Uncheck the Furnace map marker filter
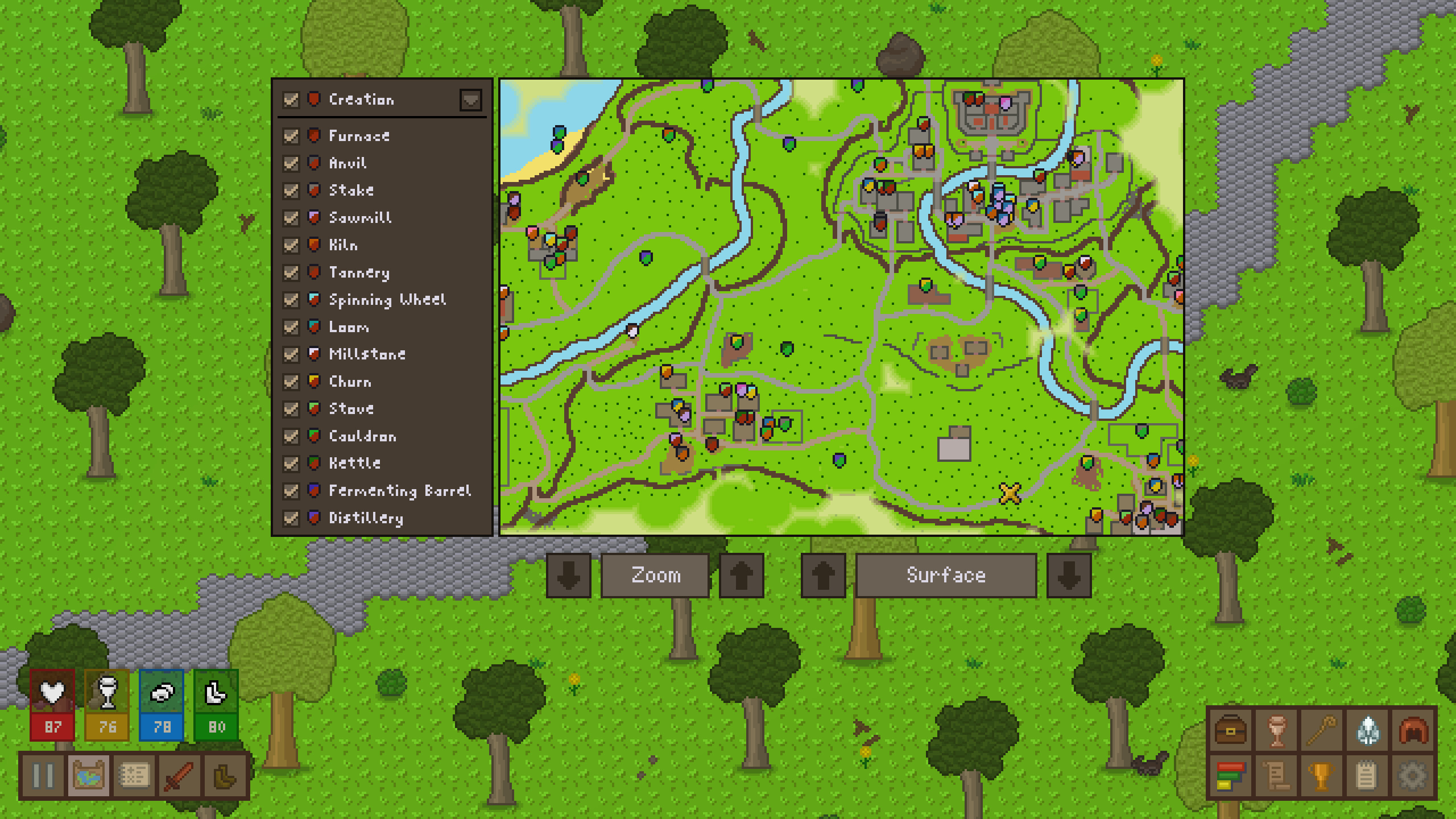 [291, 136]
